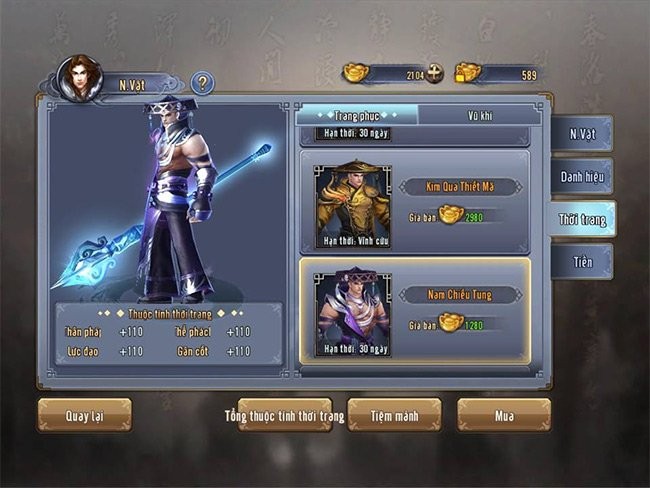Open the Danh hiệu side tab
This screenshot has height=488, width=650.
tap(581, 176)
